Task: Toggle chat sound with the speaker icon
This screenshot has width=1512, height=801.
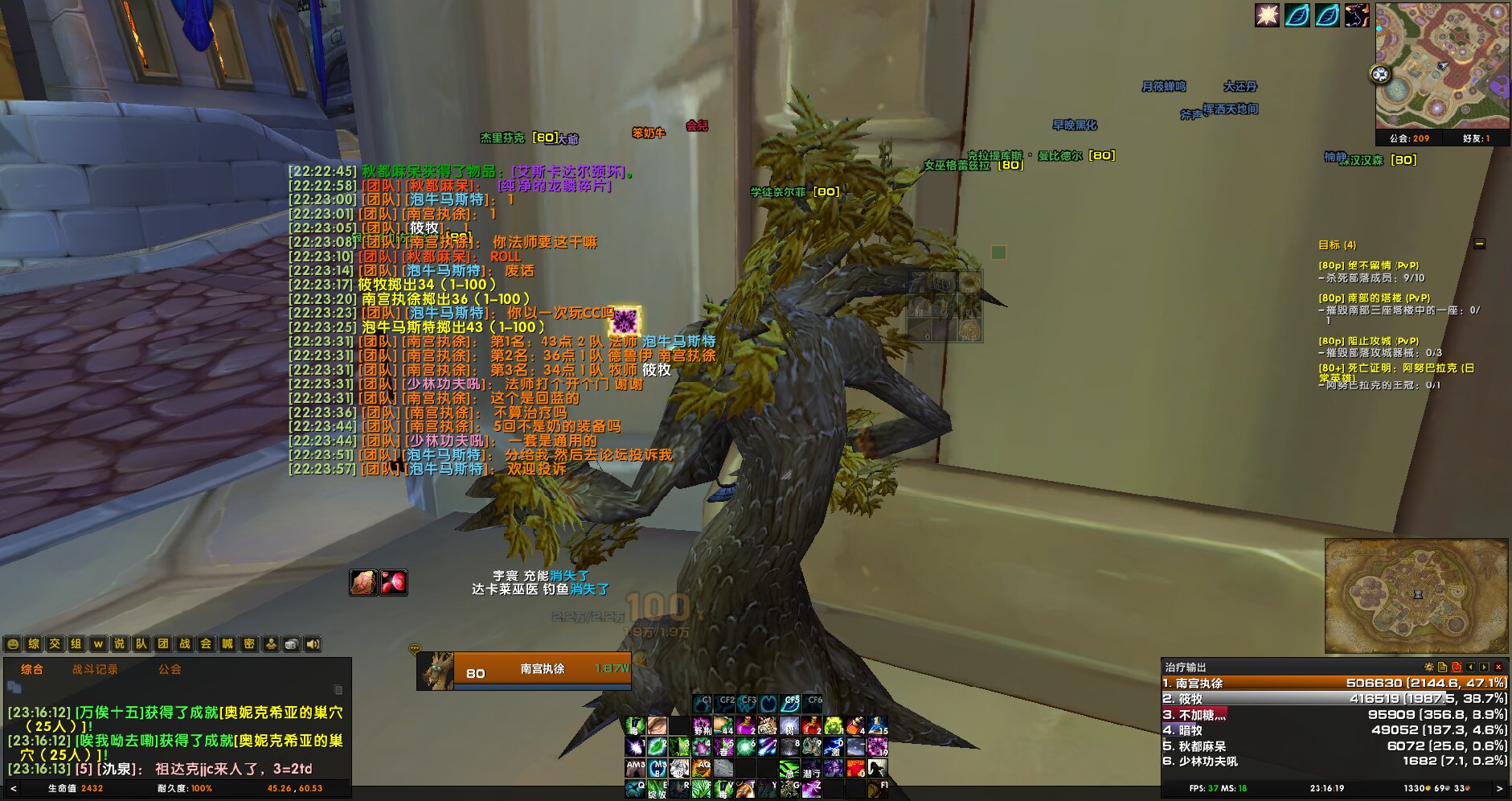Action: pos(312,644)
